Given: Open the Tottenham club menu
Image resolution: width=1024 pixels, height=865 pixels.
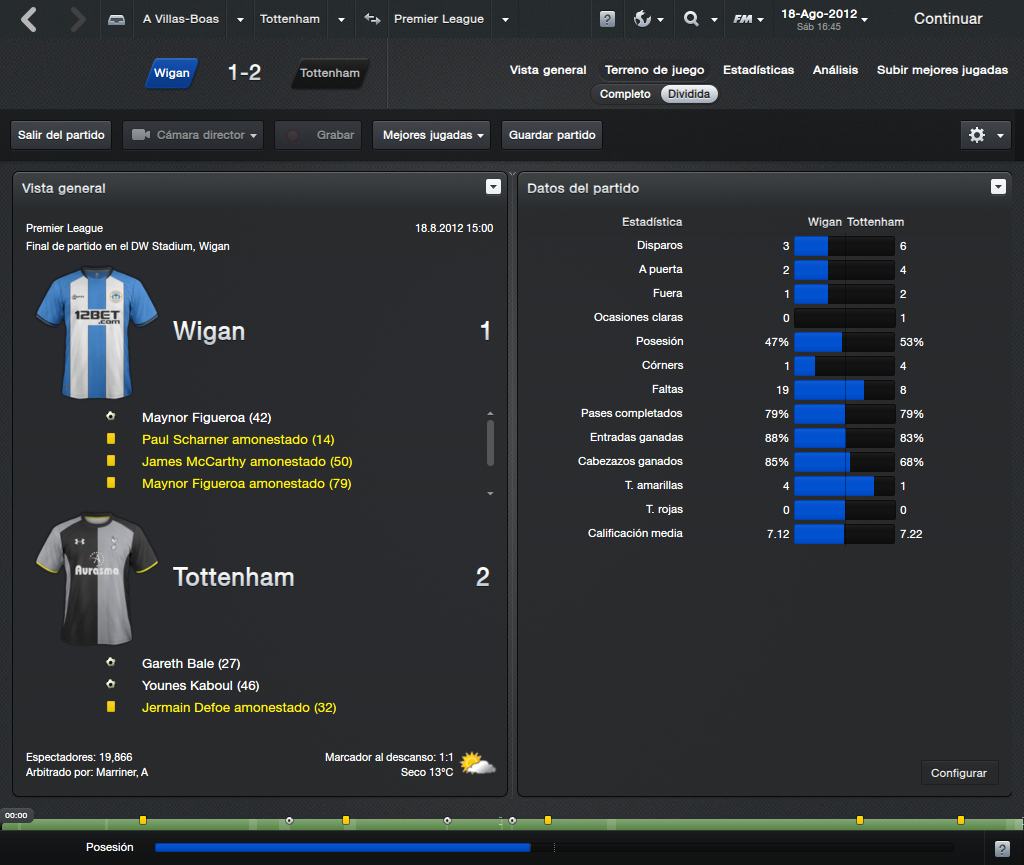Looking at the screenshot, I should tap(289, 19).
